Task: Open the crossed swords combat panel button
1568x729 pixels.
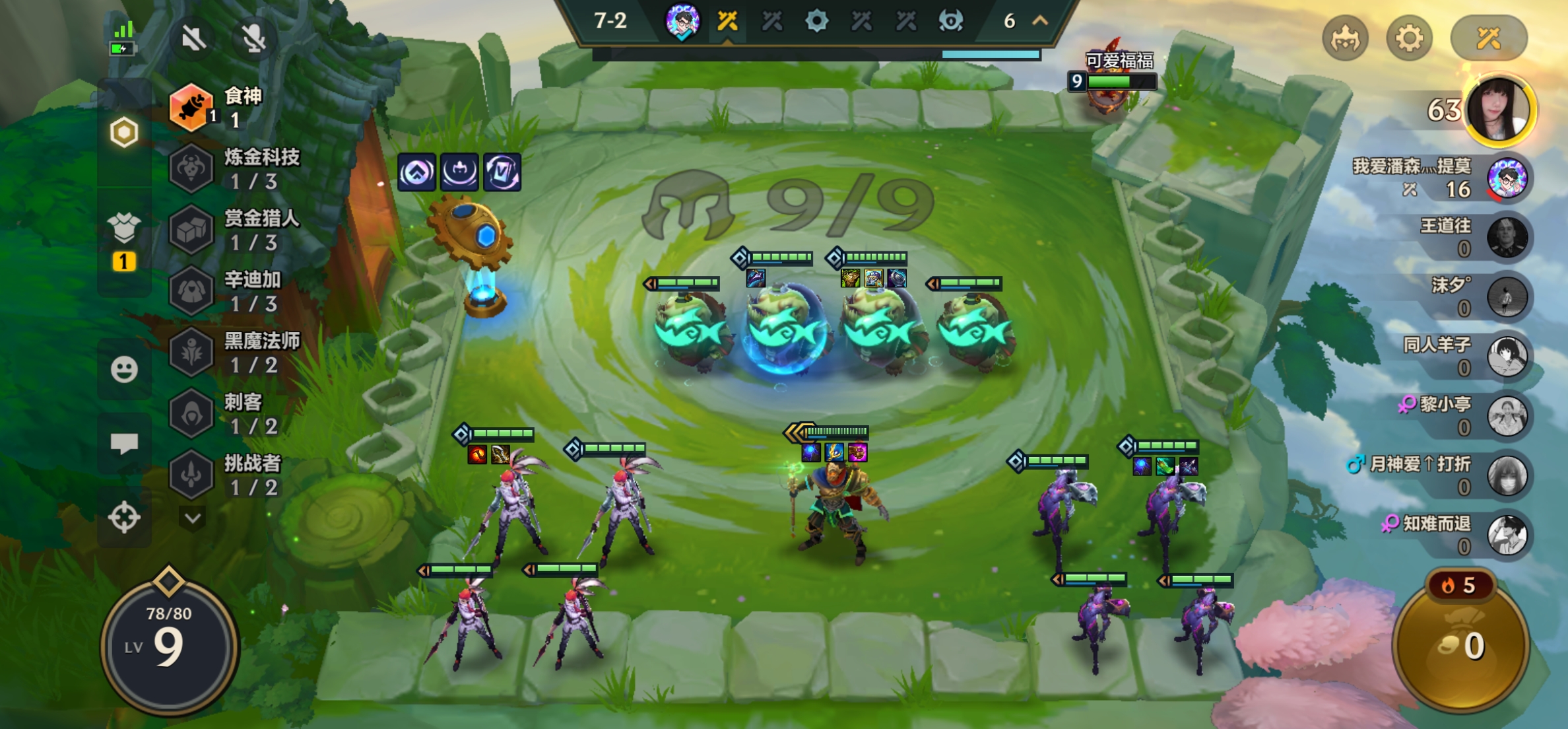Action: 1488,39
